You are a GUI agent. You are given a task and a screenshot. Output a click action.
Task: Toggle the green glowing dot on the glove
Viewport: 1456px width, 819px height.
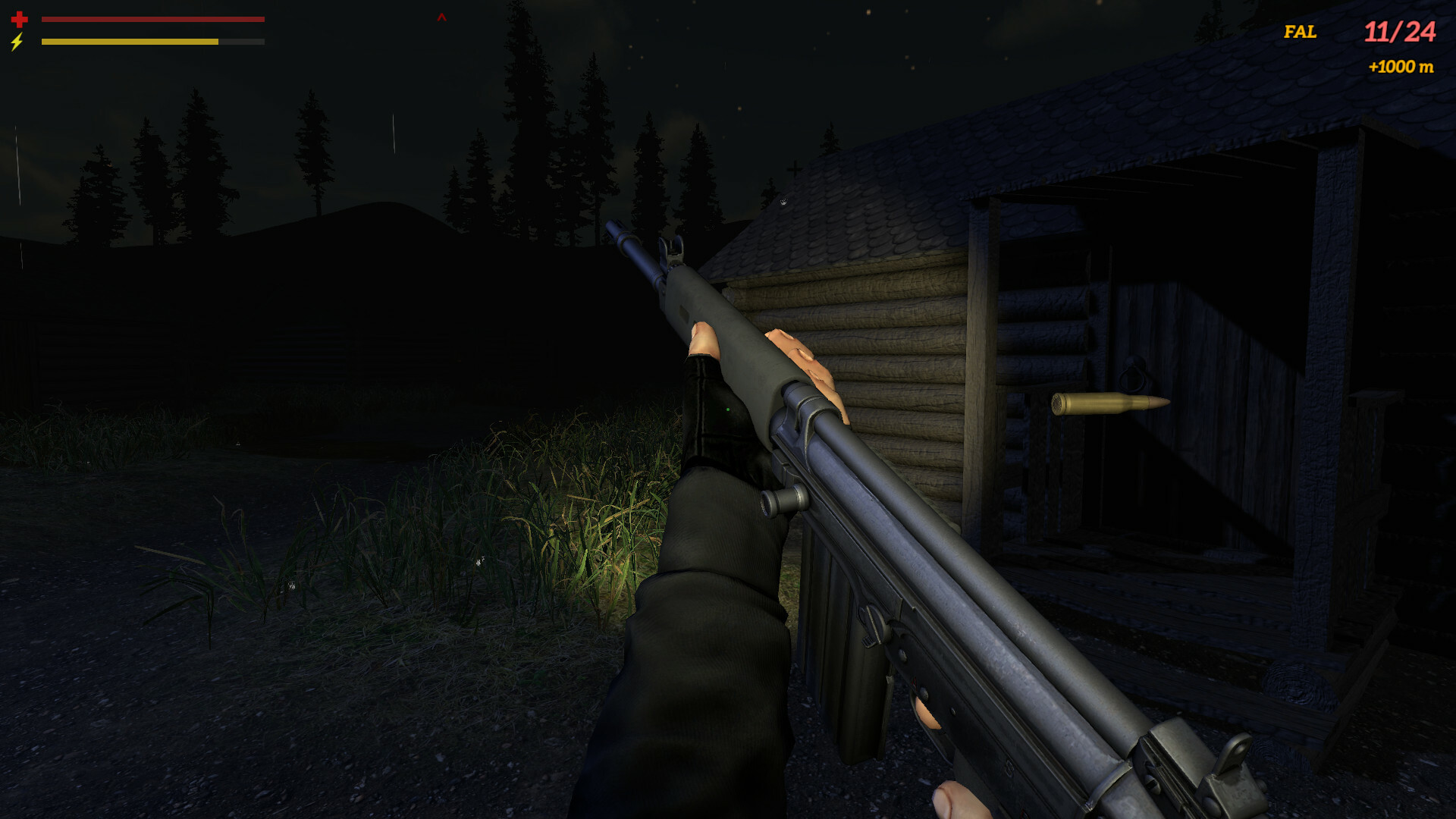(729, 408)
